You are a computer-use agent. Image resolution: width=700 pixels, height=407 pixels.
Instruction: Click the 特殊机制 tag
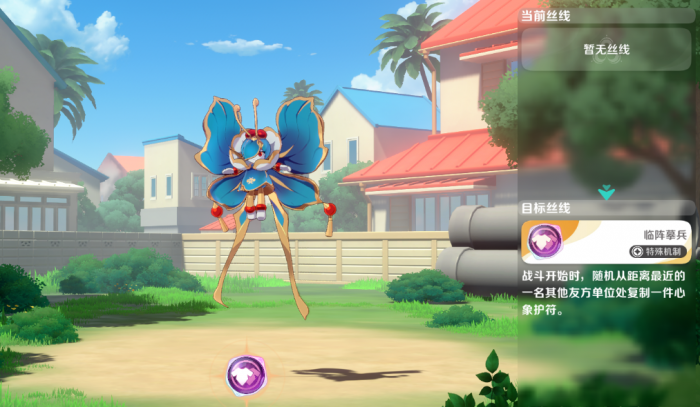tap(662, 251)
